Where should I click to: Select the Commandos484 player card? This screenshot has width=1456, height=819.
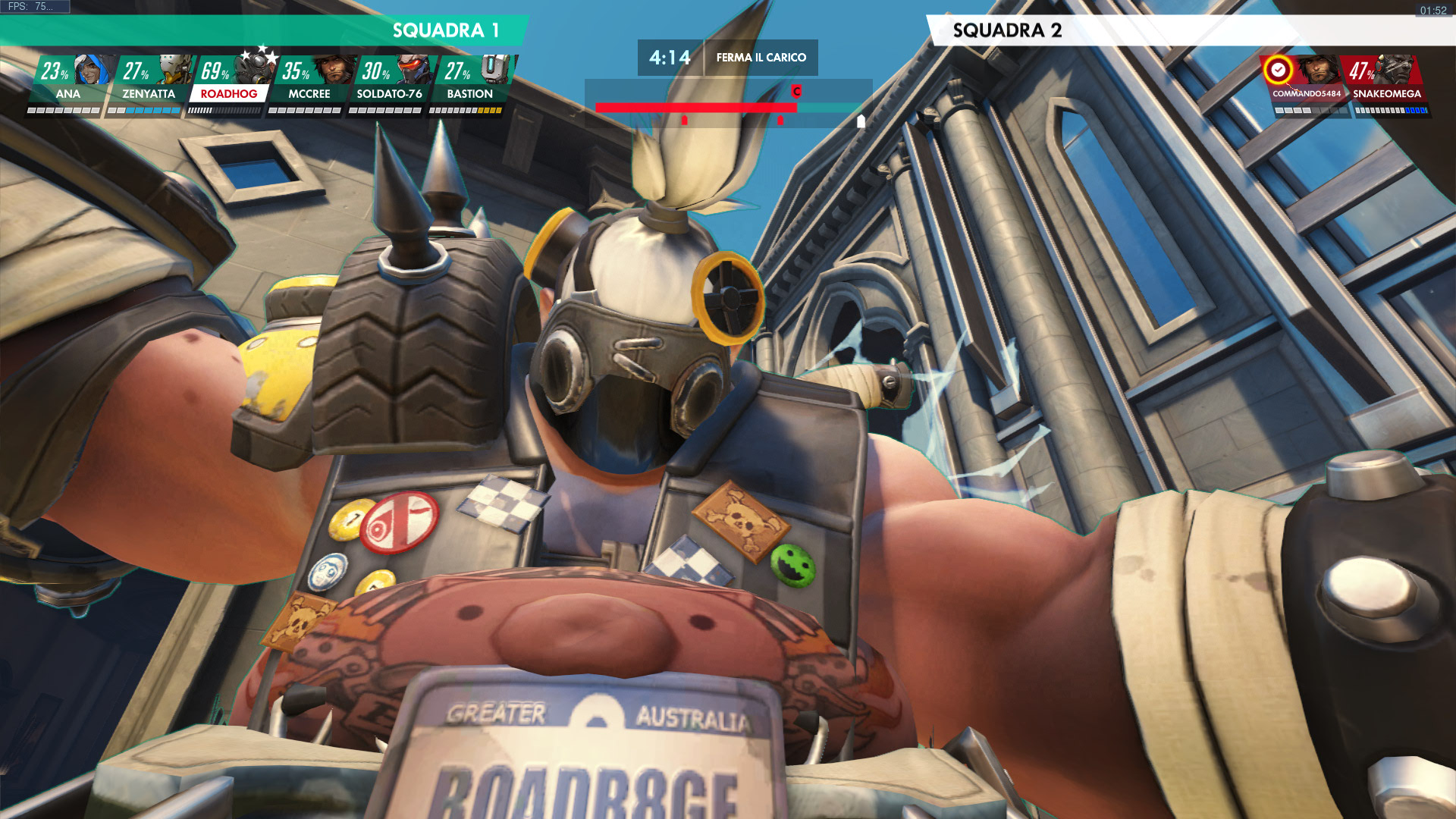click(x=1306, y=84)
